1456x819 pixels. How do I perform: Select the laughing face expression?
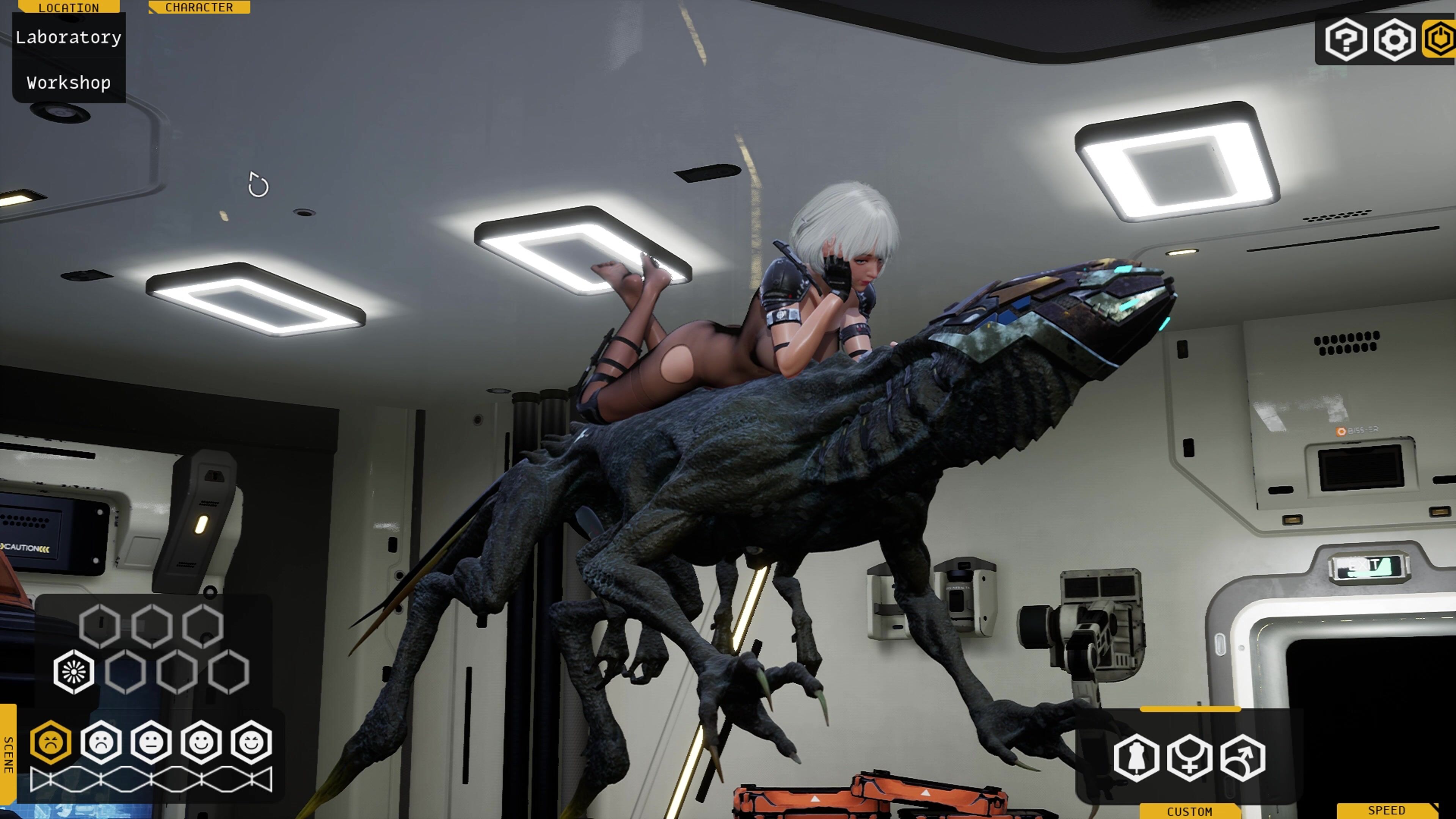[x=251, y=742]
